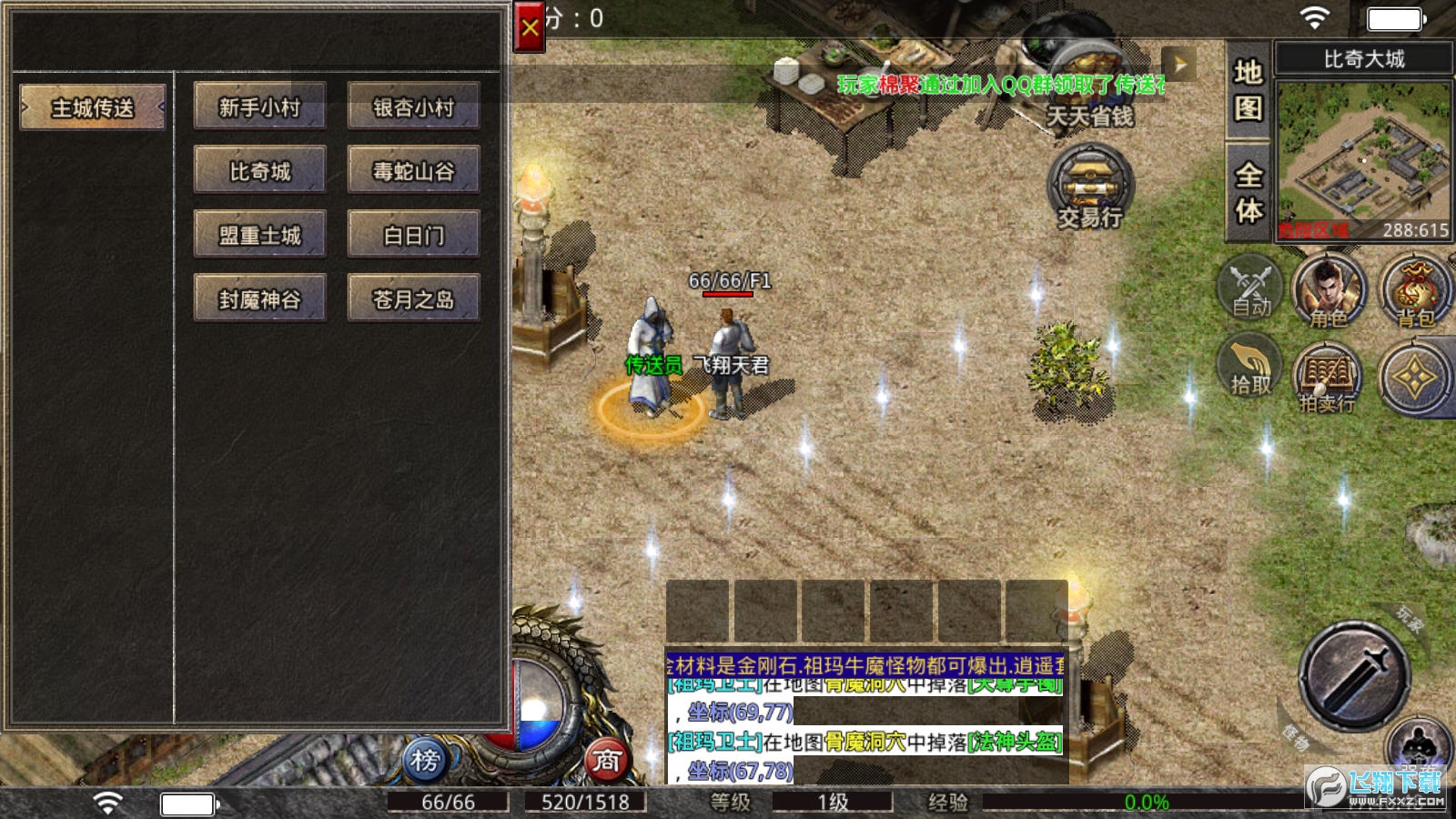
Task: Select 毒蛇山谷 teleport destination
Action: tap(413, 170)
